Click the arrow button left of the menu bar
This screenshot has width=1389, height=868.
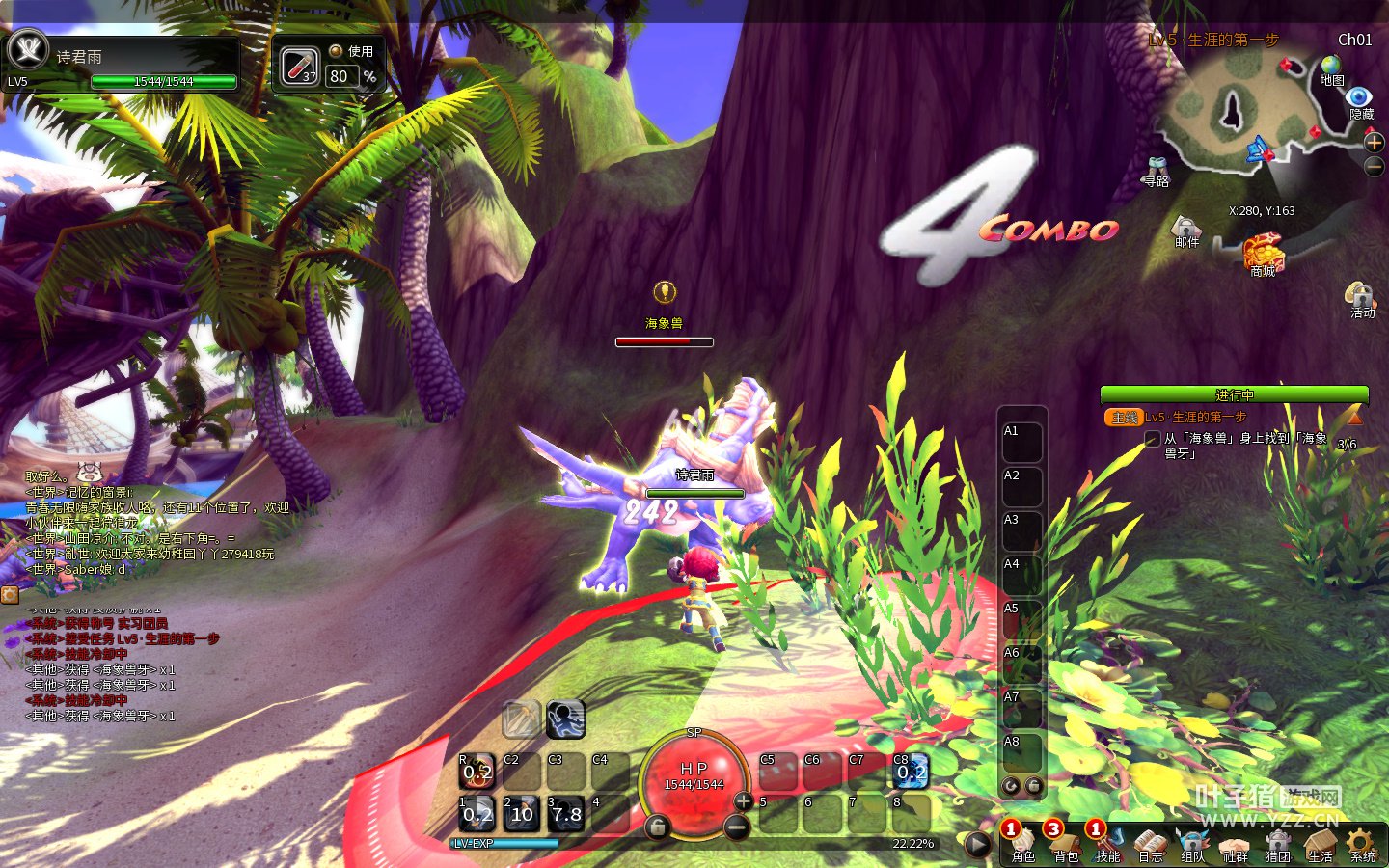[977, 845]
